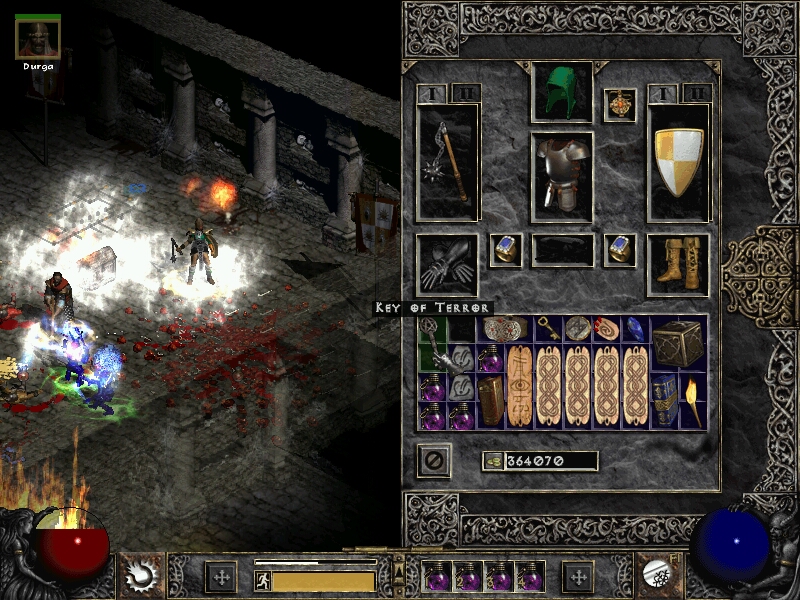Click the green hood helmet slot
800x600 pixels.
(562, 92)
